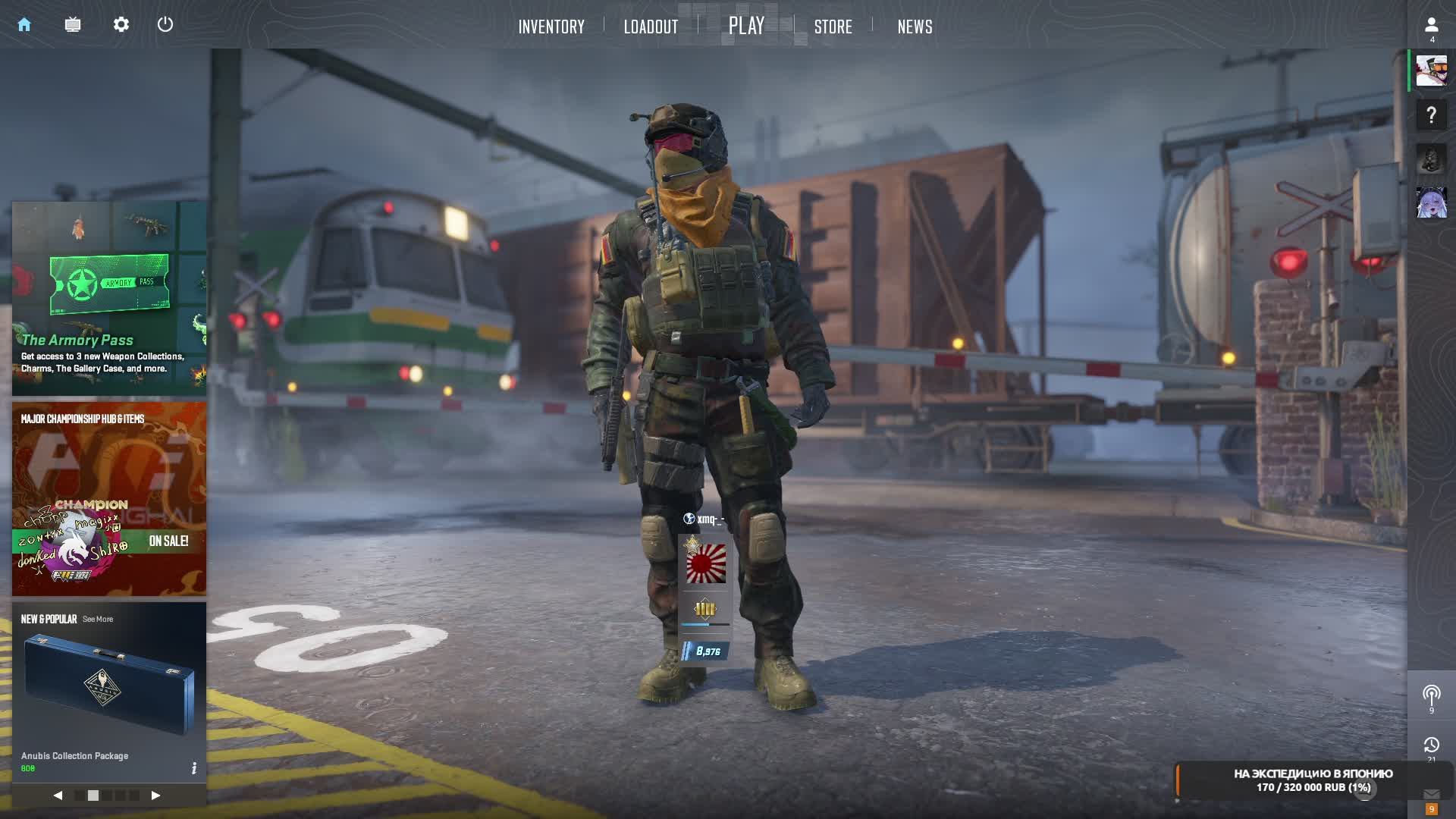Viewport: 1456px width, 819px height.
Task: Select the Play tab
Action: pyautogui.click(x=746, y=26)
